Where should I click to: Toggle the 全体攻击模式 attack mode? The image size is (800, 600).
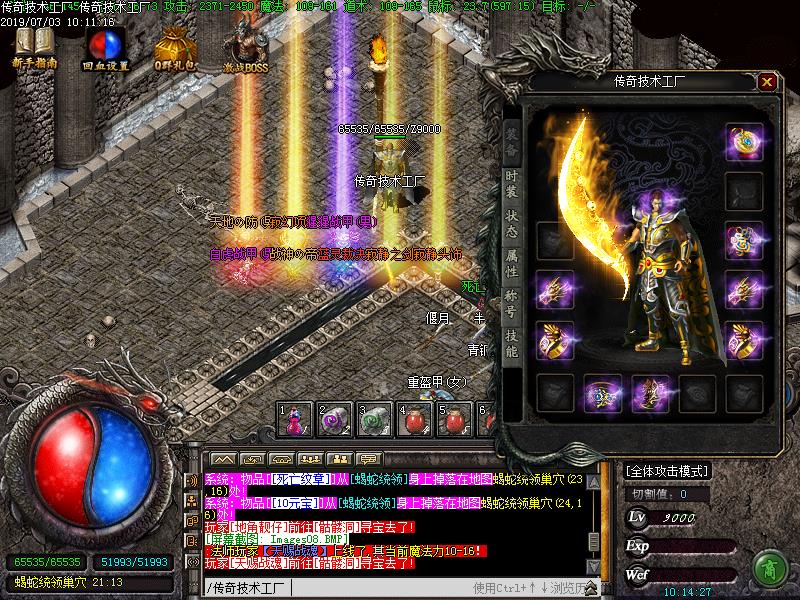point(667,470)
